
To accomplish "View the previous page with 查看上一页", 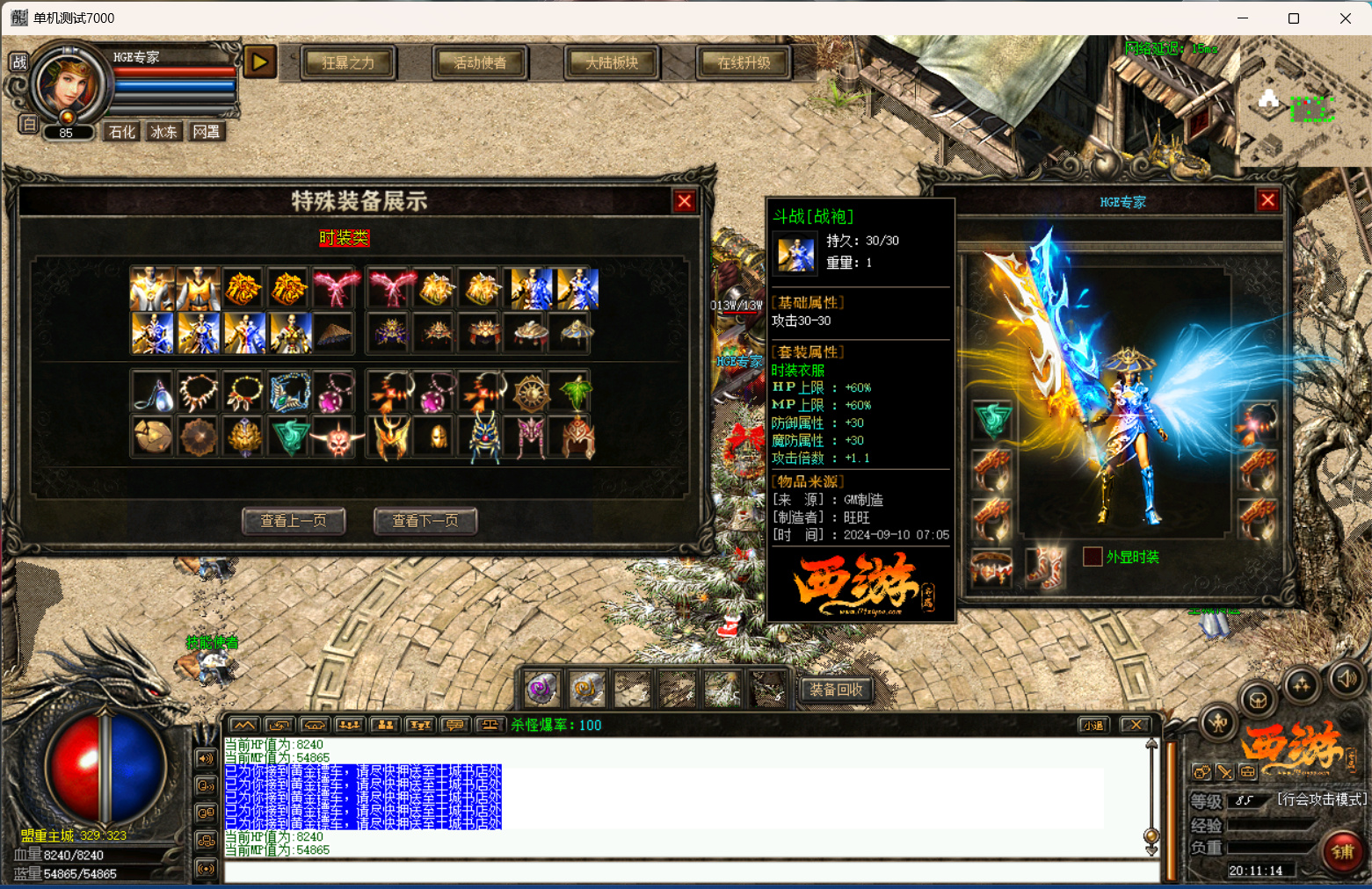I will point(294,521).
